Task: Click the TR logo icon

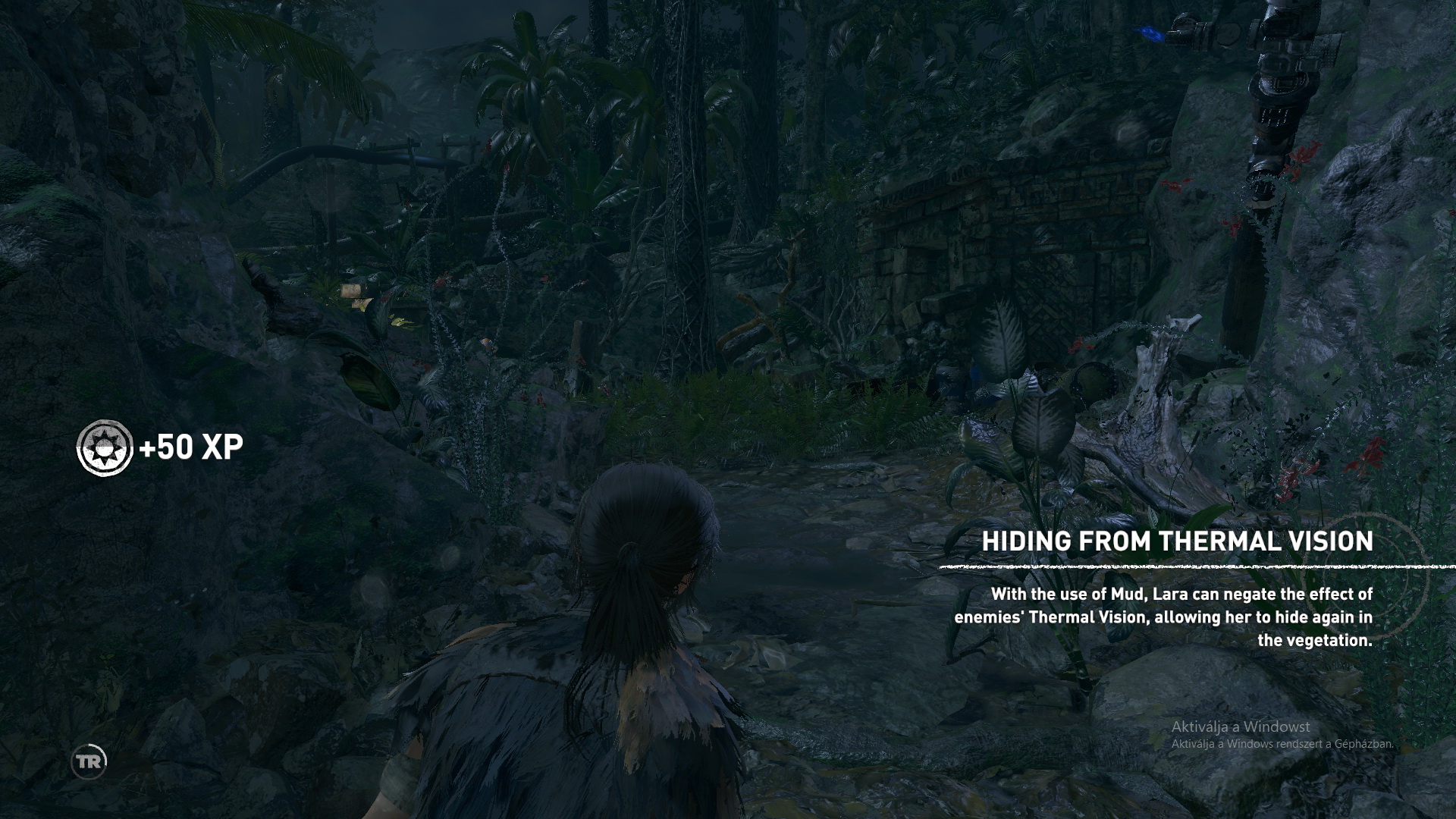Action: [89, 762]
